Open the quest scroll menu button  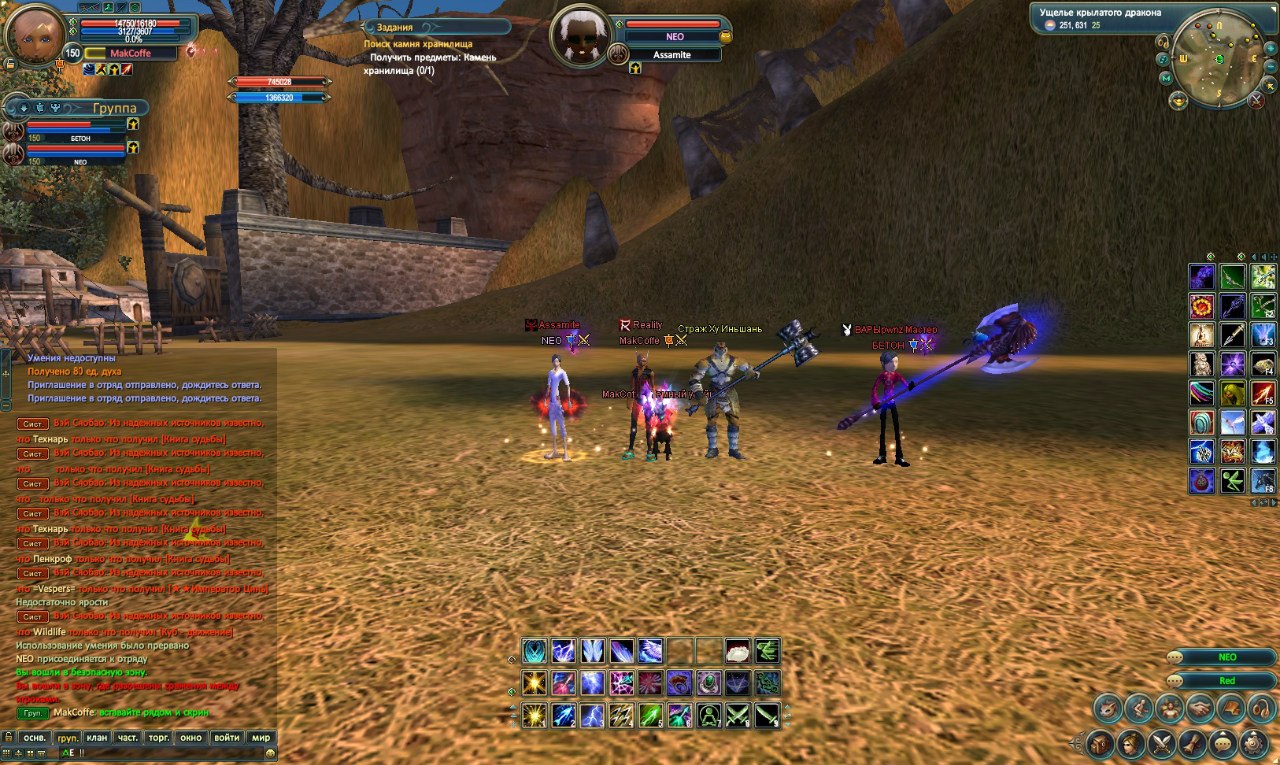pyautogui.click(x=1193, y=744)
